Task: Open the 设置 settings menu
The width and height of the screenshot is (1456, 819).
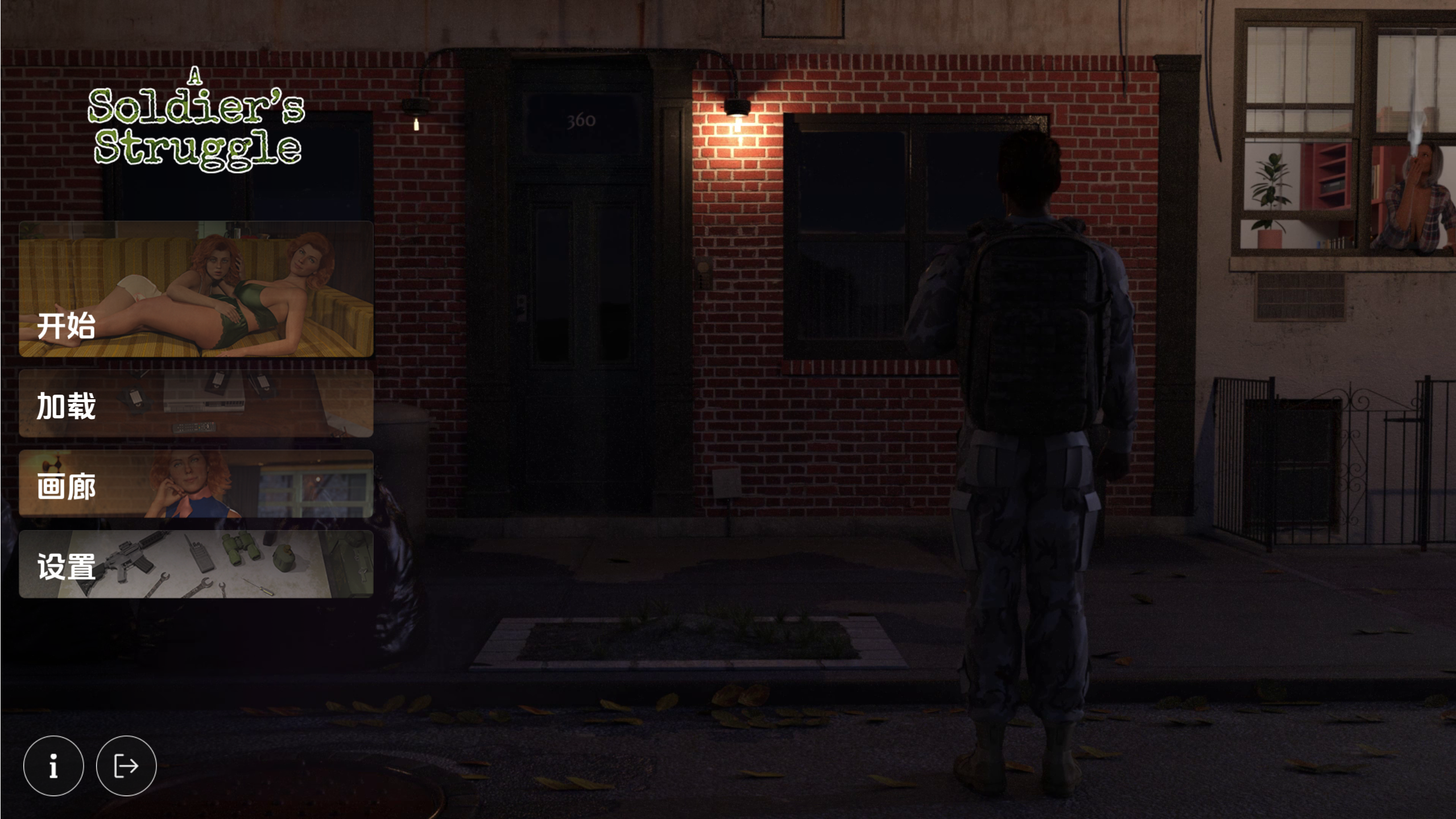Action: (x=196, y=564)
